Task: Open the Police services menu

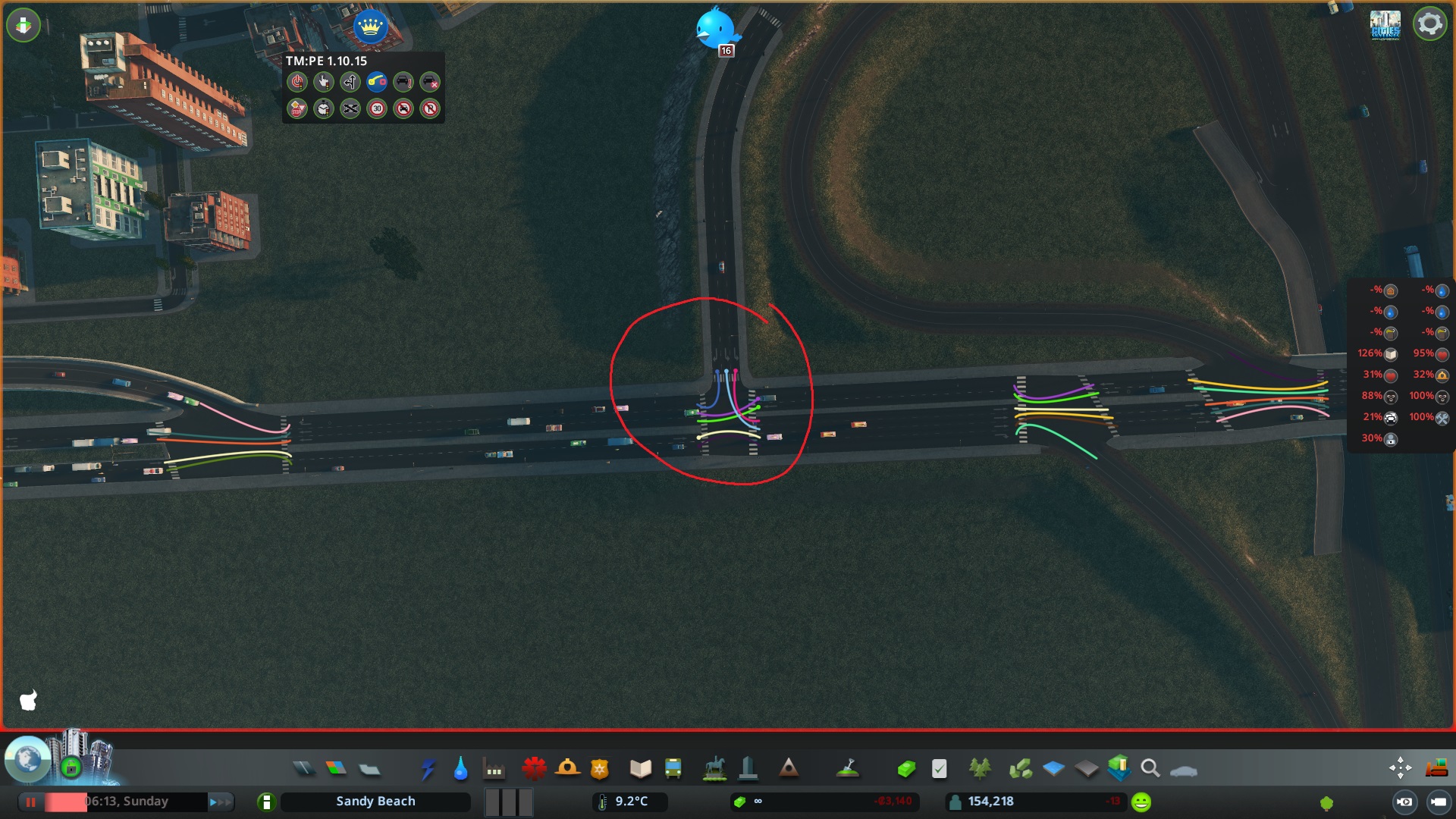Action: click(601, 768)
